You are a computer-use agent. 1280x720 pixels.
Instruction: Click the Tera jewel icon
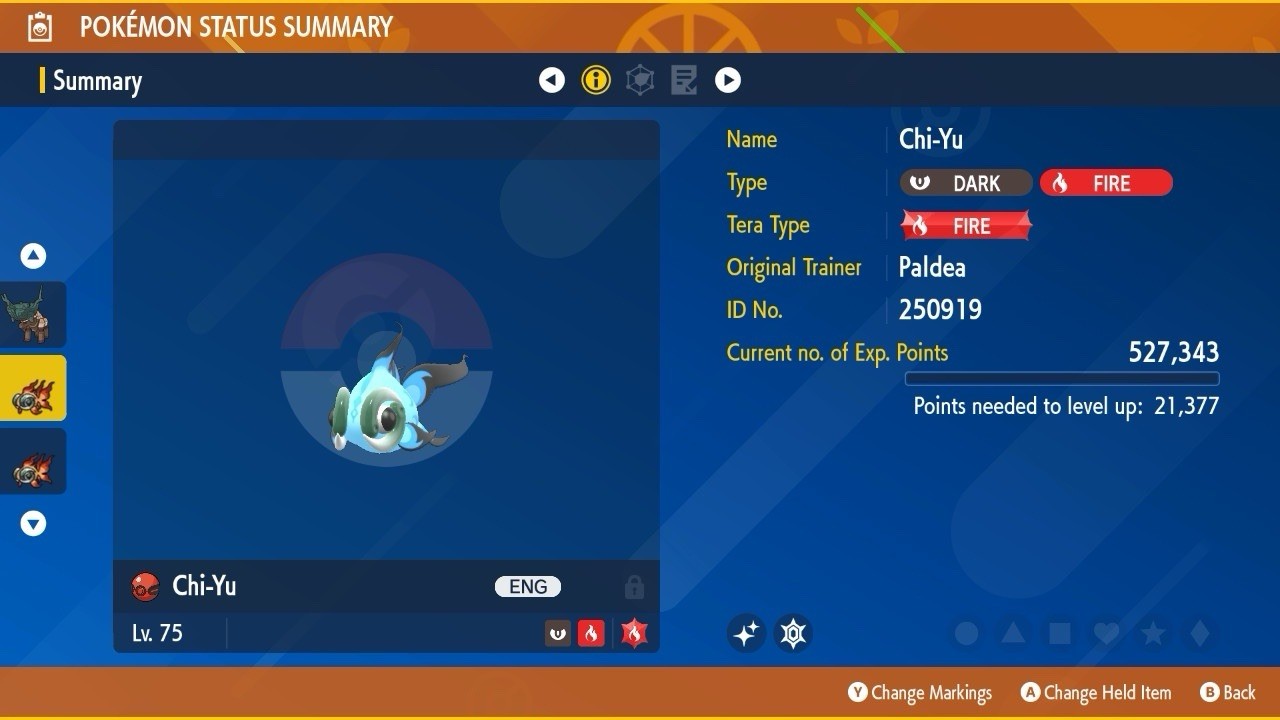coord(793,633)
